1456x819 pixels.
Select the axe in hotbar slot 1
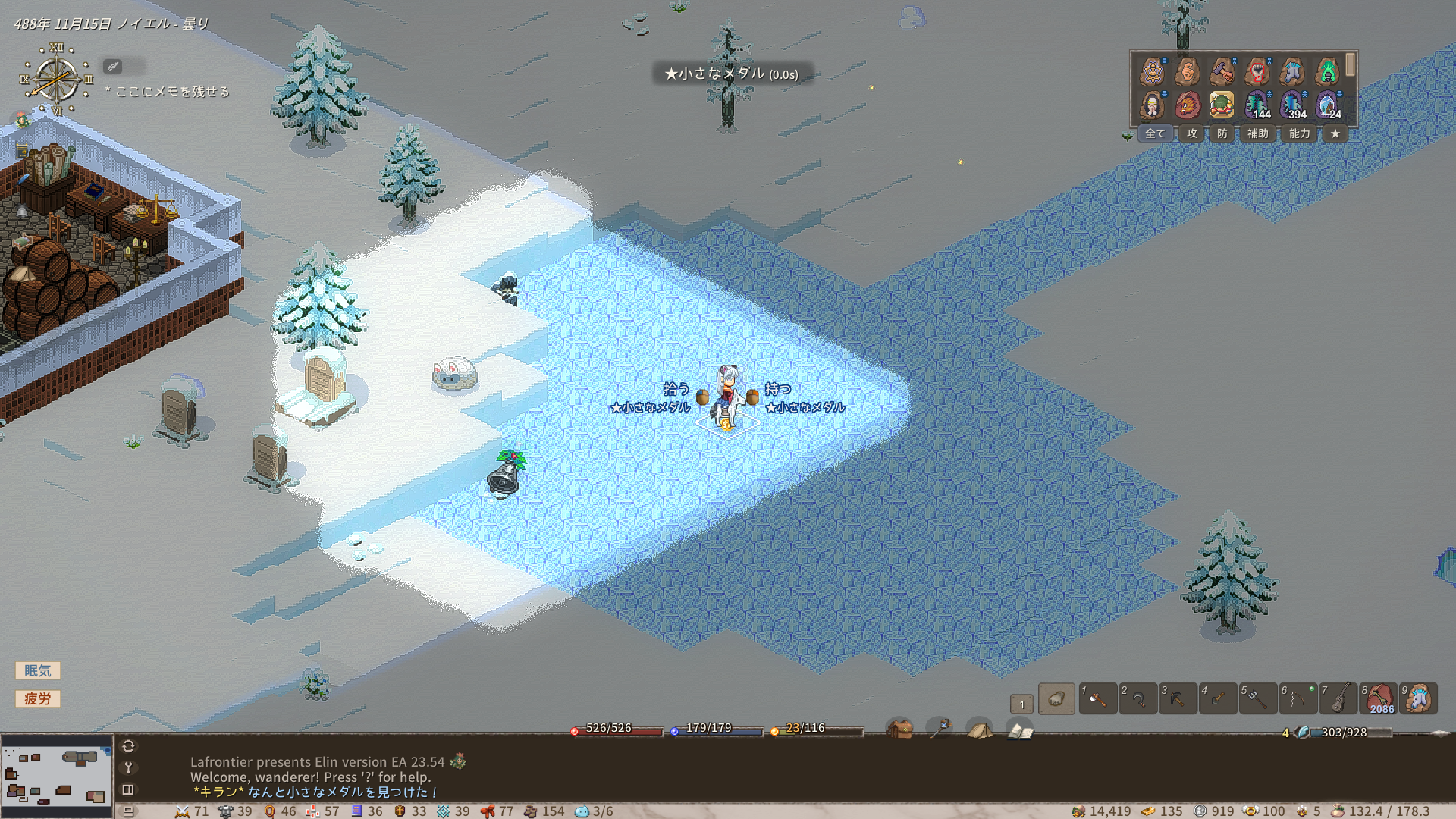pyautogui.click(x=1097, y=699)
